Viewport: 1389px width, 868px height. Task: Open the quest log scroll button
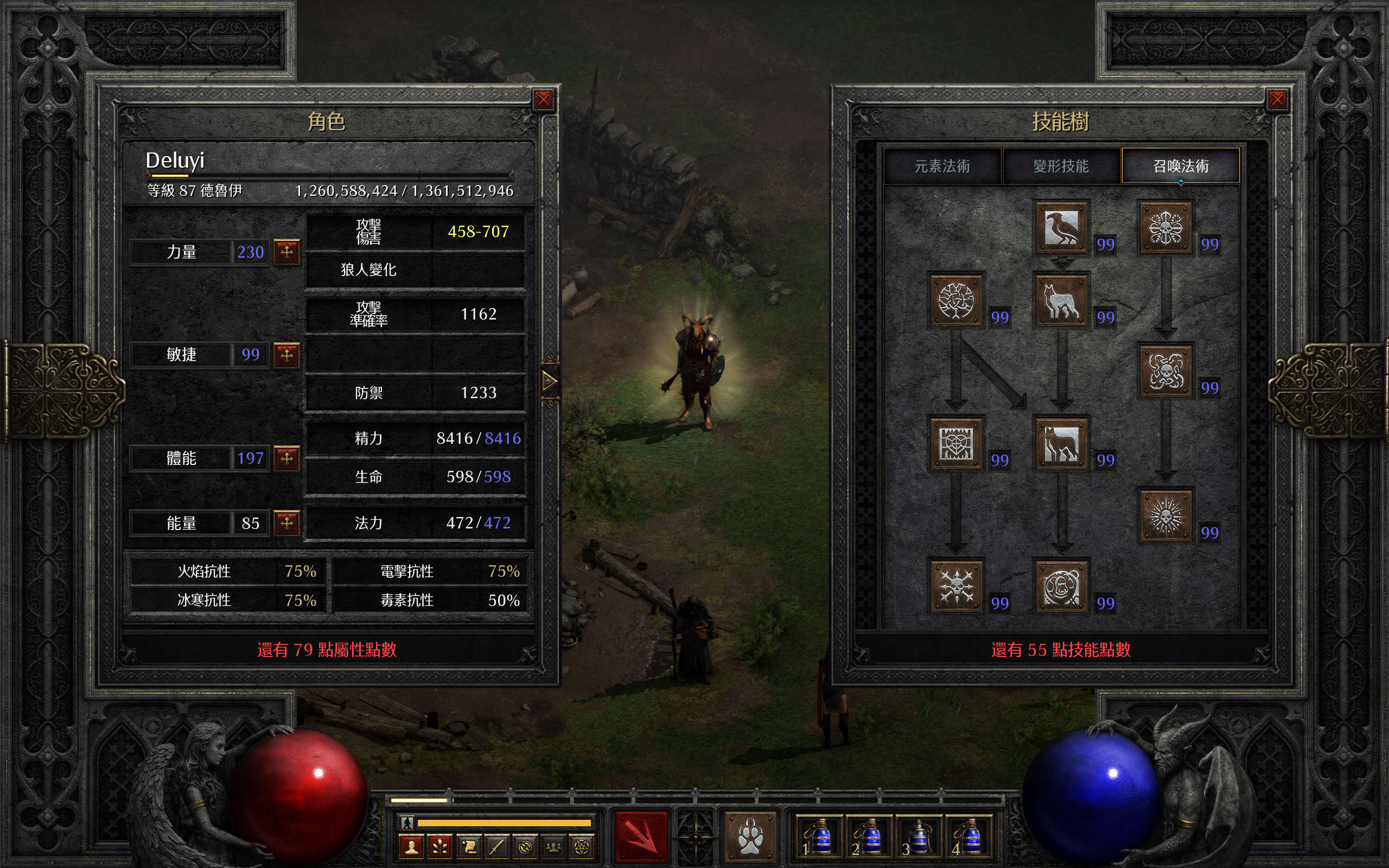(468, 847)
